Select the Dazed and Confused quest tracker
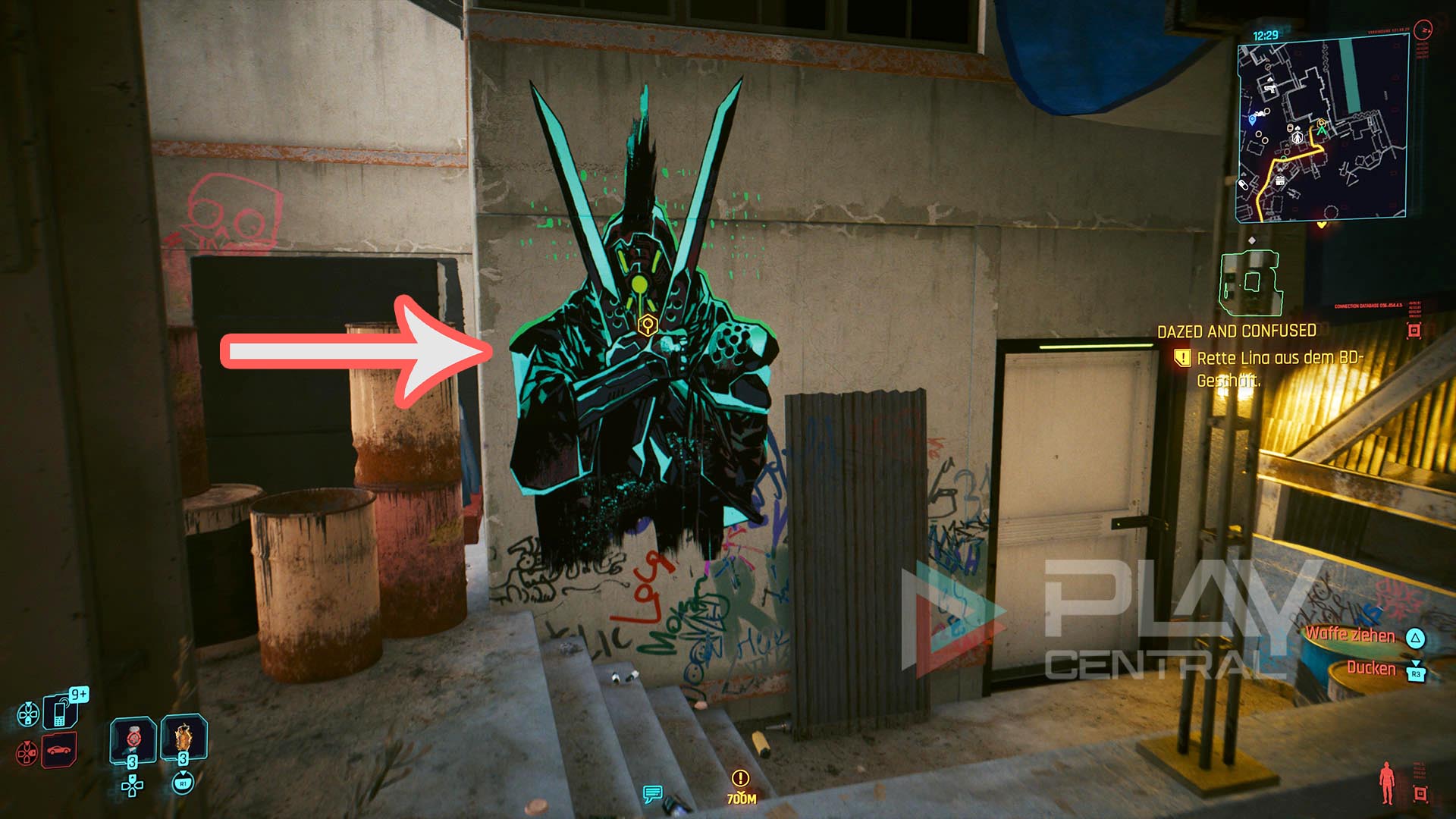Viewport: 1456px width, 819px height. coord(1236,331)
